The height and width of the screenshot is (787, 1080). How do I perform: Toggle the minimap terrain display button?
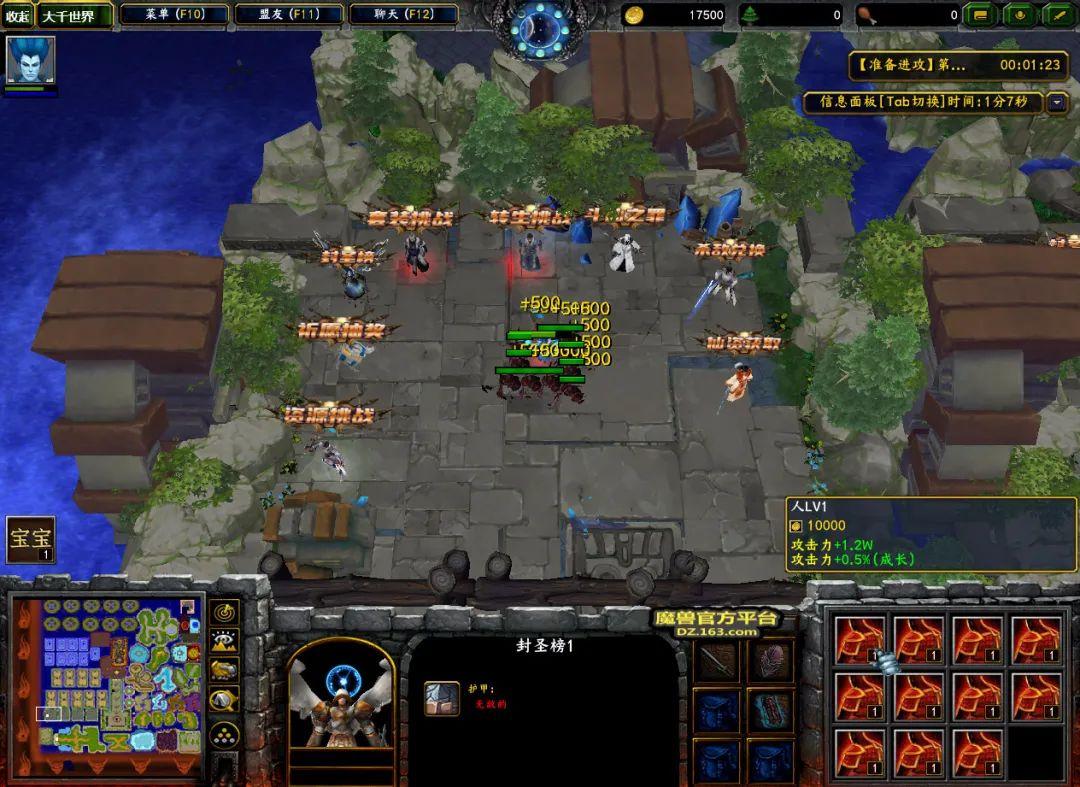click(x=226, y=641)
